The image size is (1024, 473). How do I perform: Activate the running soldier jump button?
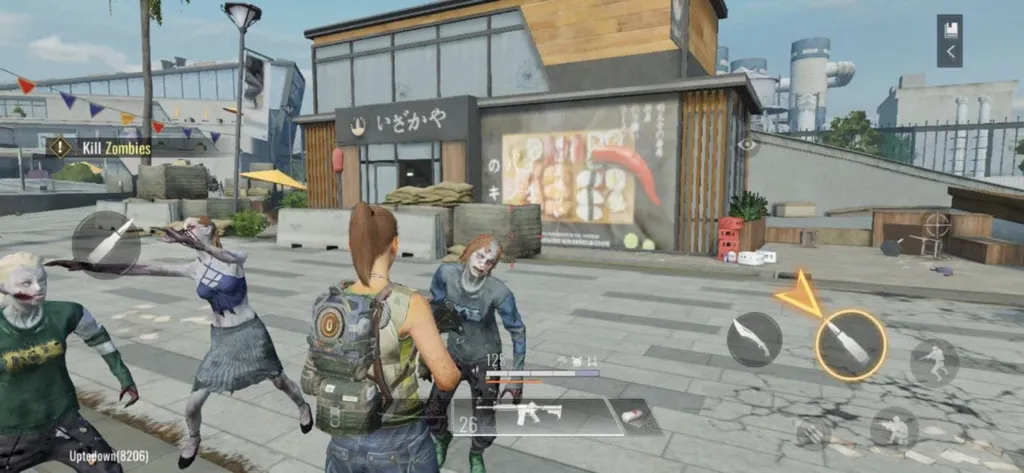(x=934, y=362)
